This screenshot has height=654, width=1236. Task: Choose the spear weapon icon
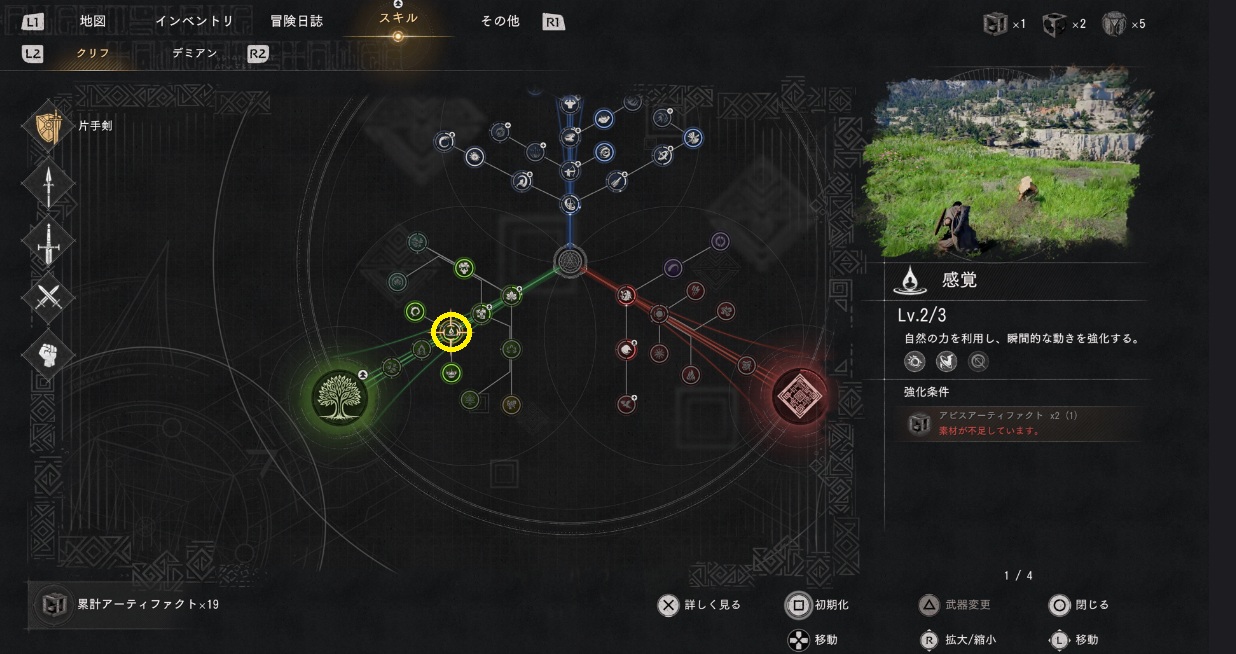pos(48,184)
